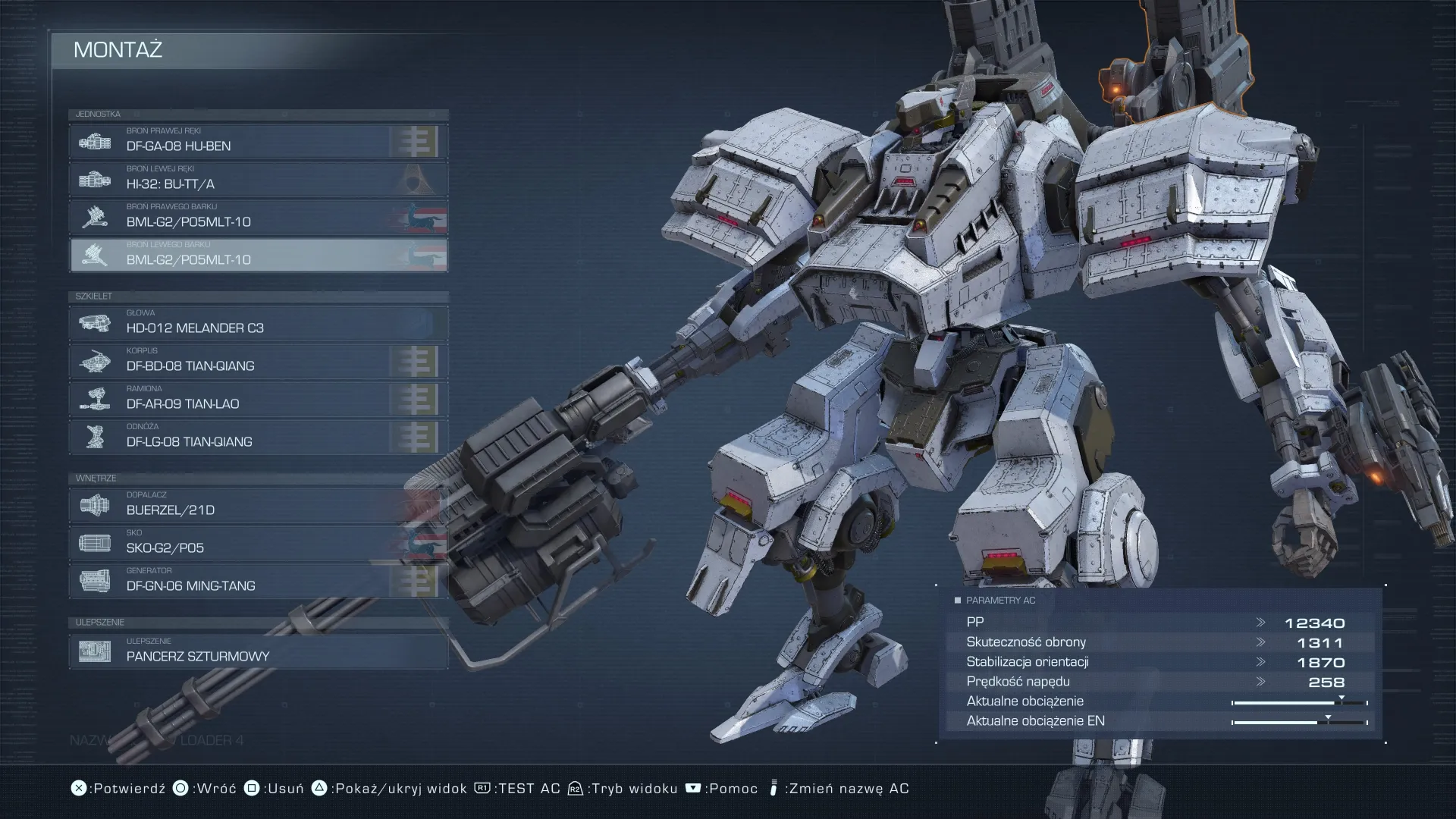
Task: Choose the DF-GN-06 MING-TANG generator slot
Action: pyautogui.click(x=258, y=582)
